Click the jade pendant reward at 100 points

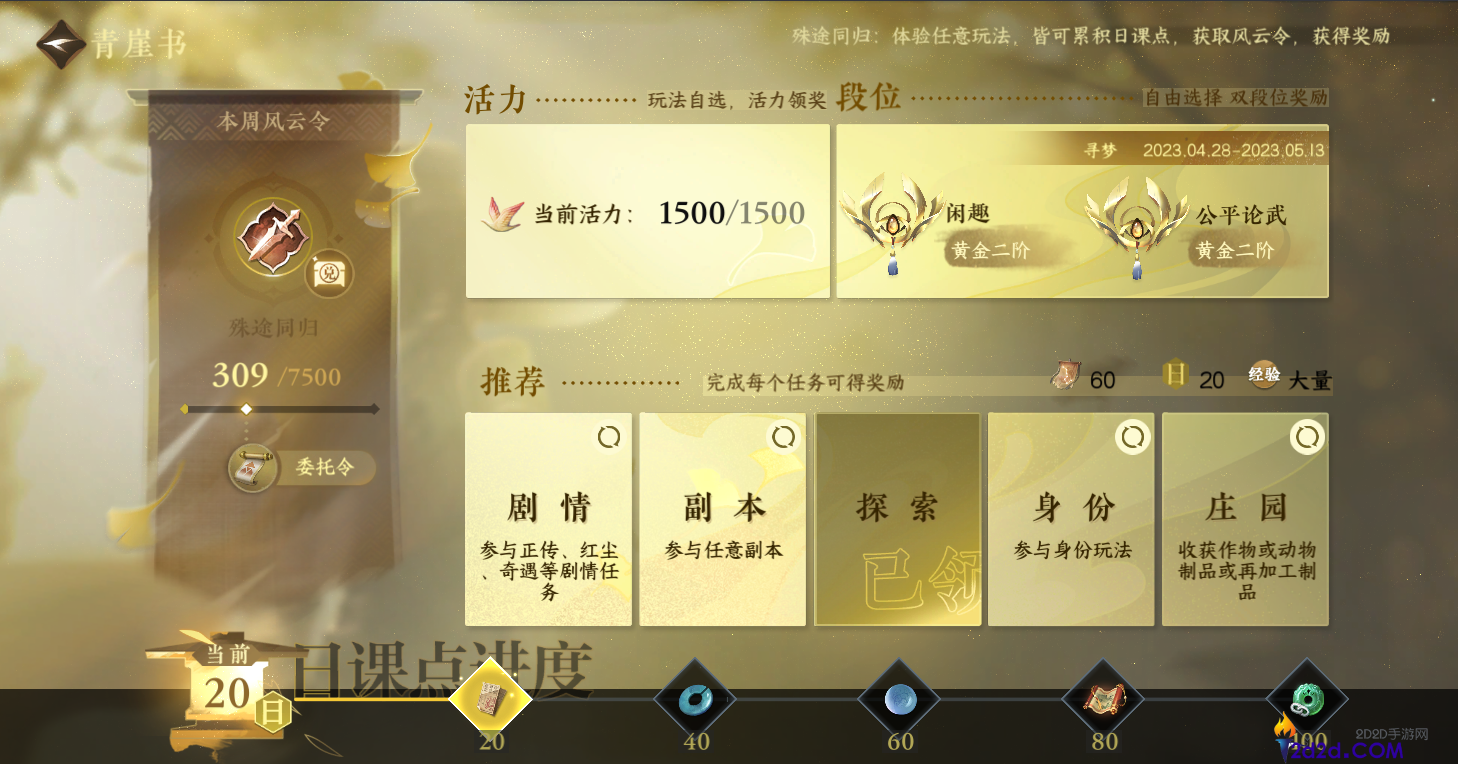click(1306, 700)
